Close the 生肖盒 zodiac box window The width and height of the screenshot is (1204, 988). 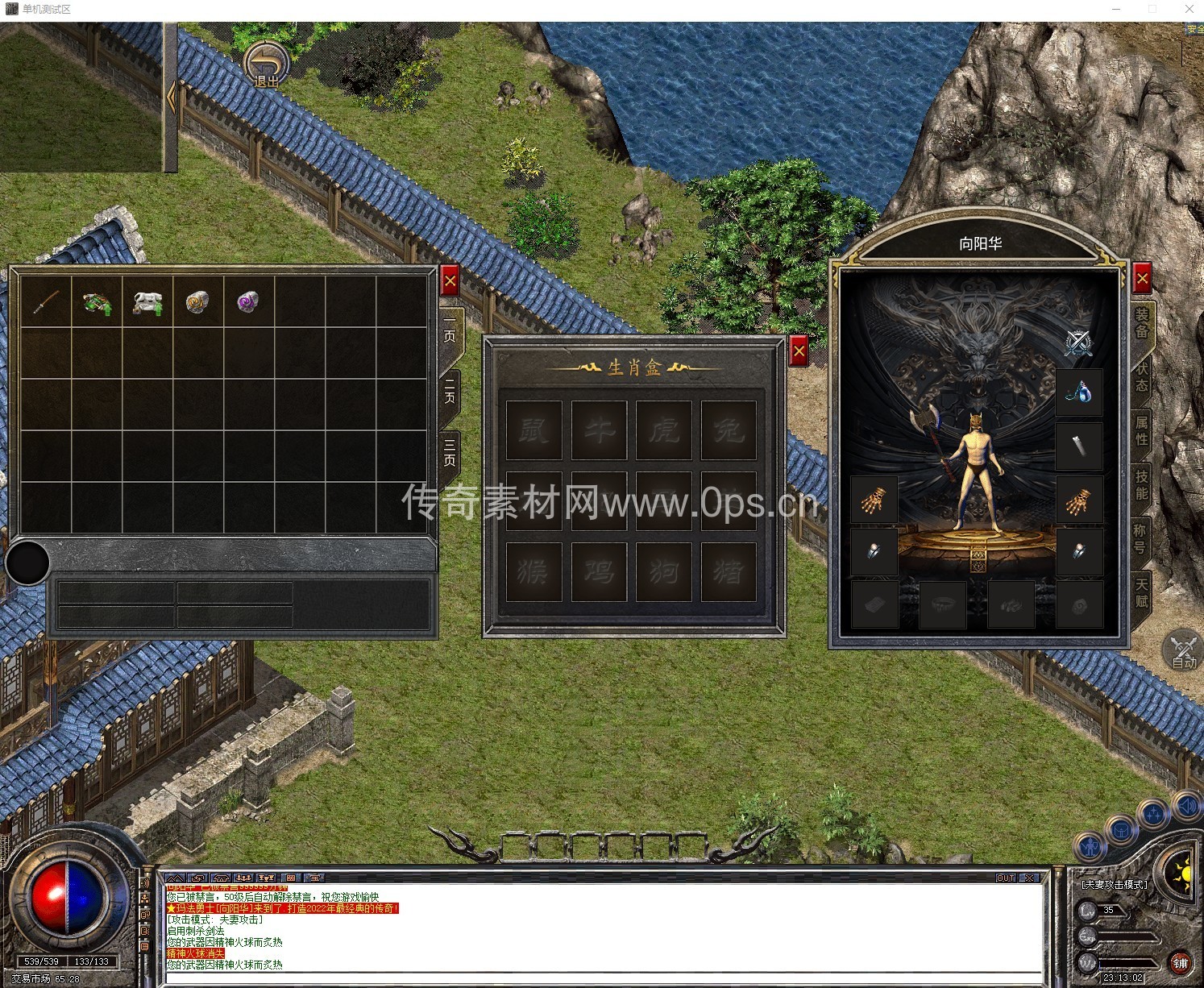[798, 351]
